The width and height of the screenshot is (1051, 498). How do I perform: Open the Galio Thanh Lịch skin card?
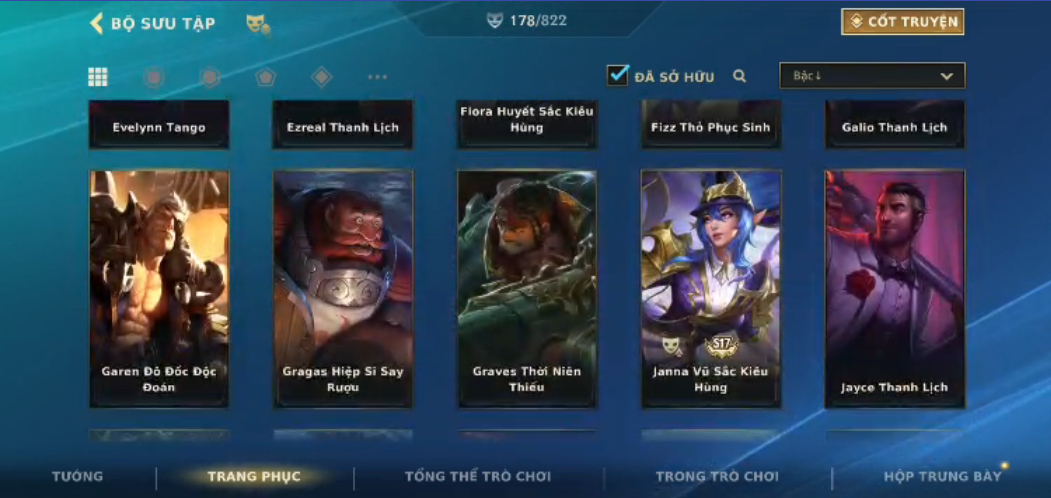895,125
